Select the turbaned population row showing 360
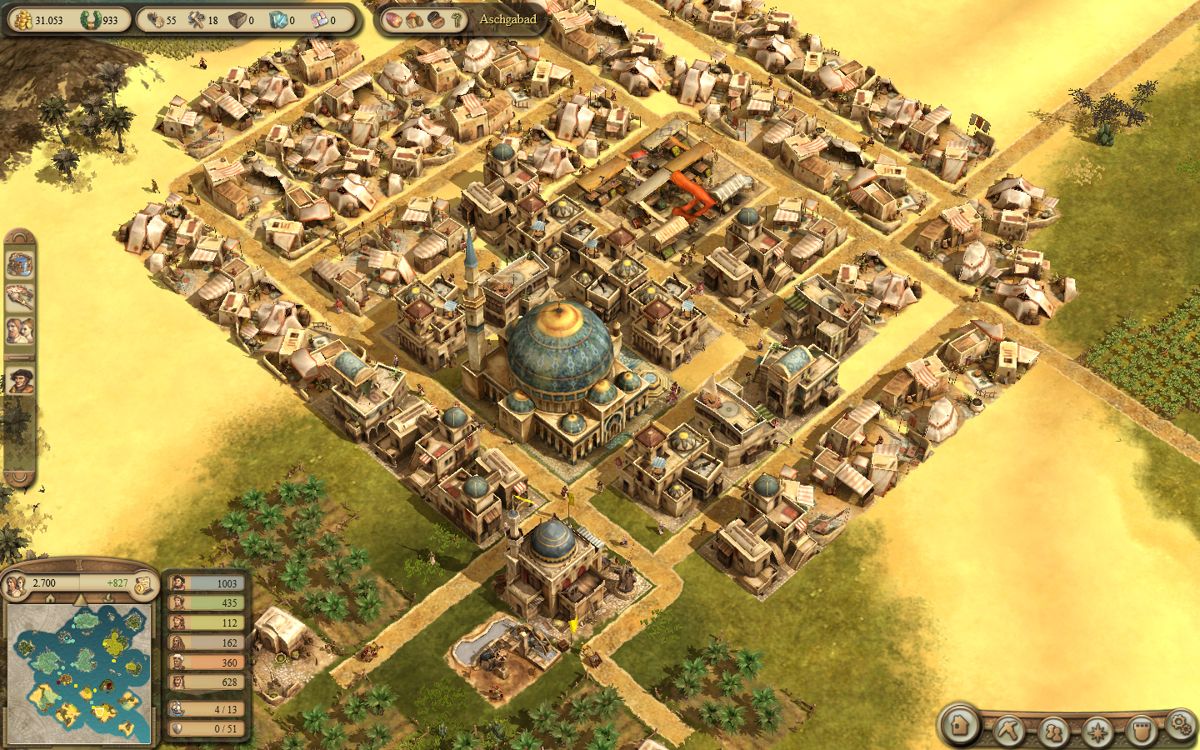Viewport: 1200px width, 750px height. (x=205, y=663)
